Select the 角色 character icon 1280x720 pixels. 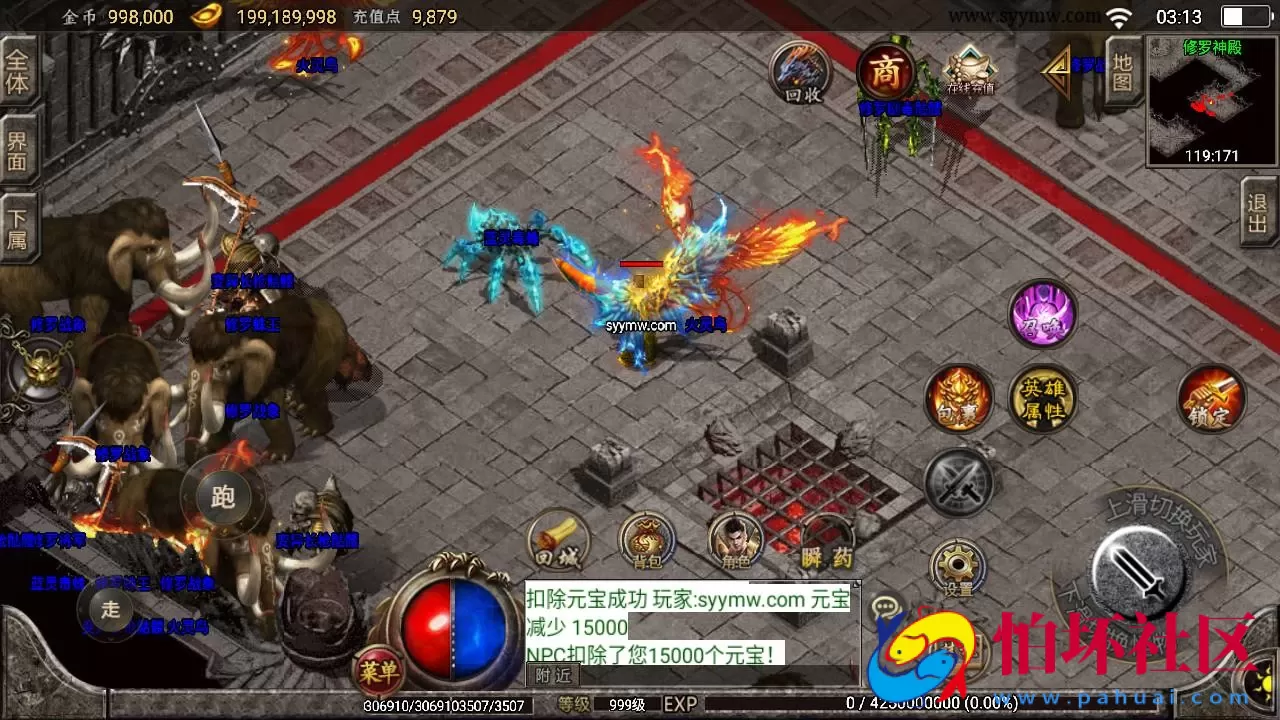pyautogui.click(x=737, y=540)
